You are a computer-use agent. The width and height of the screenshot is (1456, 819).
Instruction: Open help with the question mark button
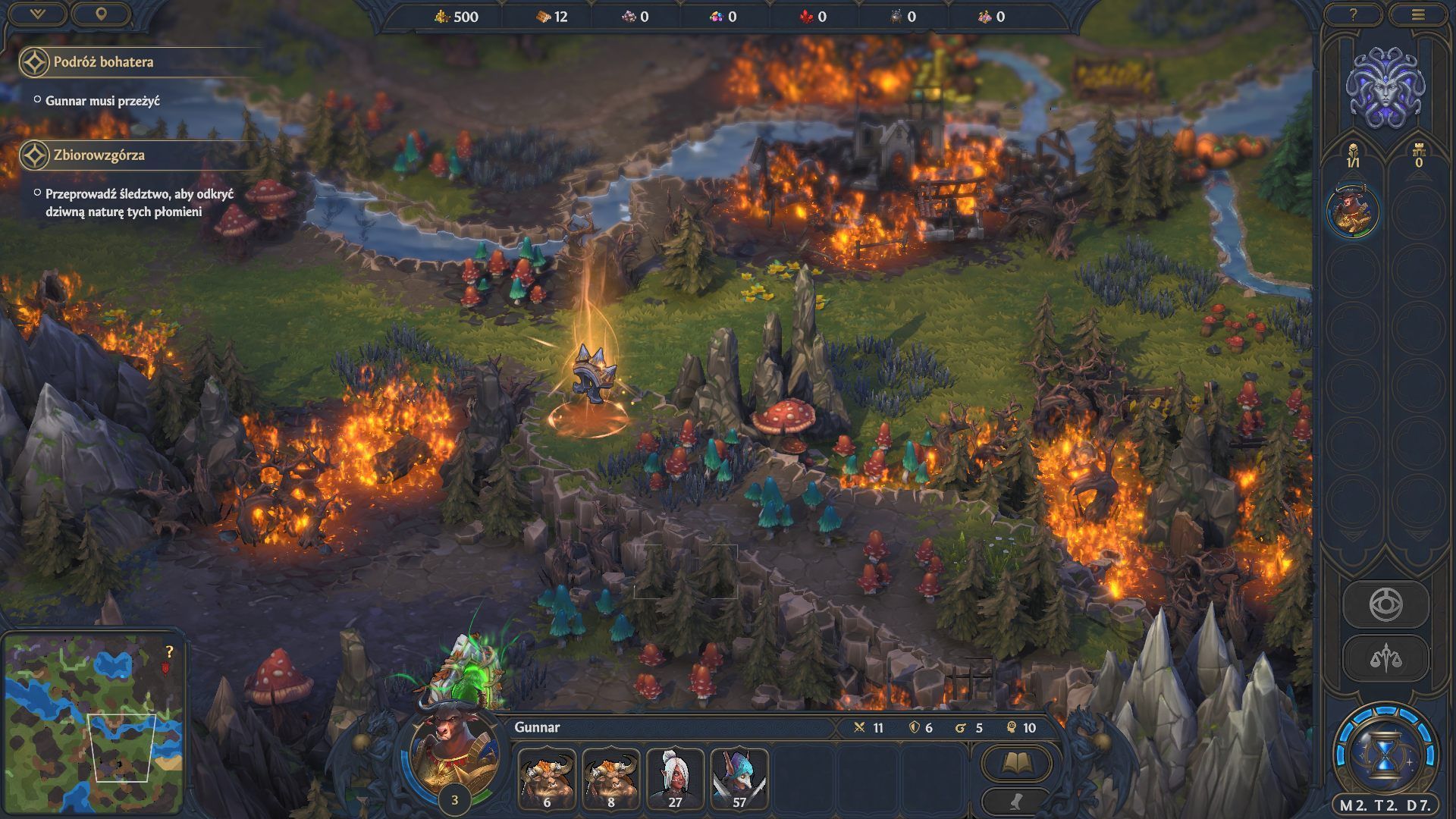point(1353,14)
